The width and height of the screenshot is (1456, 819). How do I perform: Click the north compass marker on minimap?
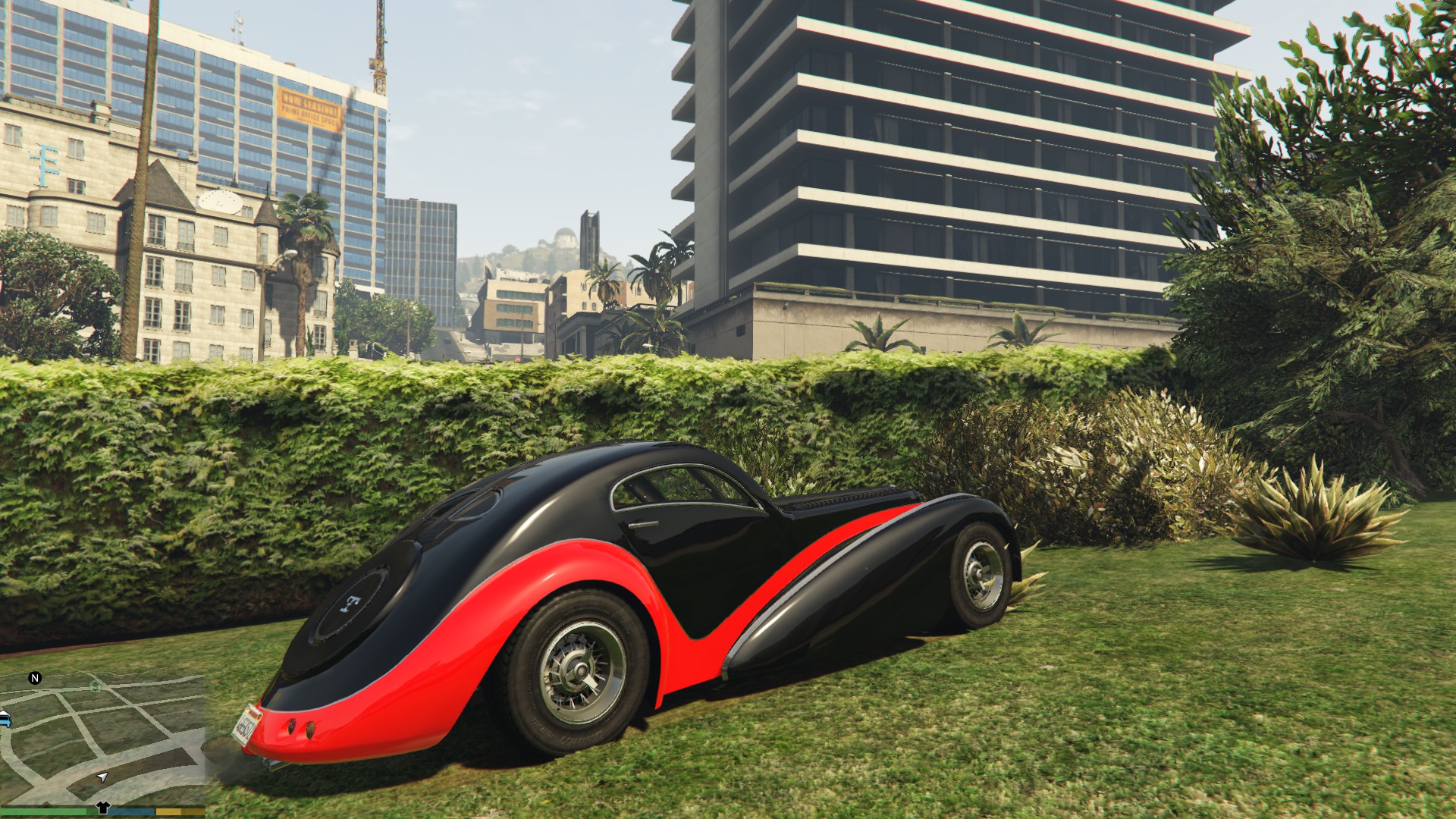[x=35, y=678]
